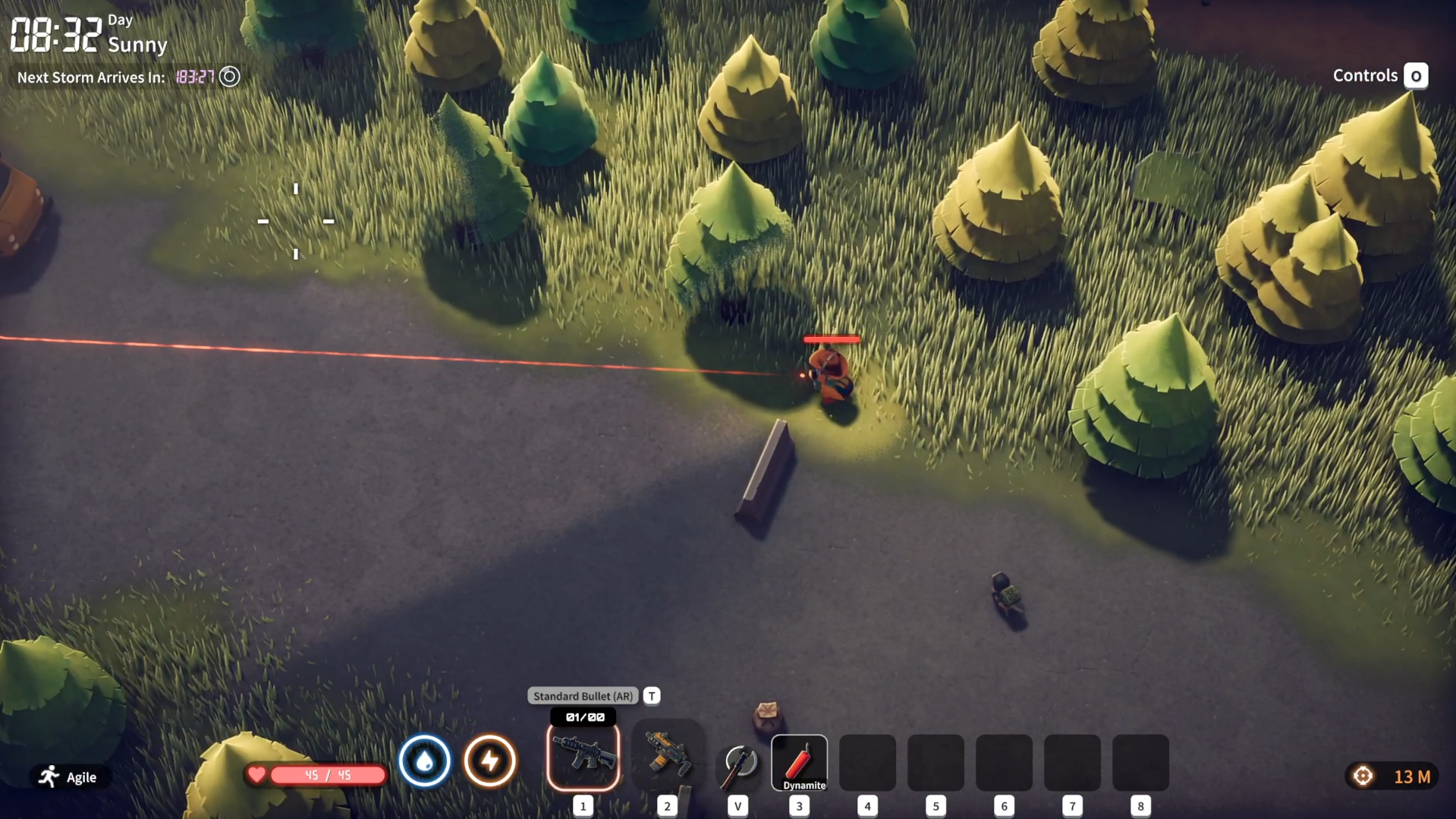This screenshot has width=1456, height=819.
Task: Switch to empty hotbar slot 5
Action: [x=935, y=761]
